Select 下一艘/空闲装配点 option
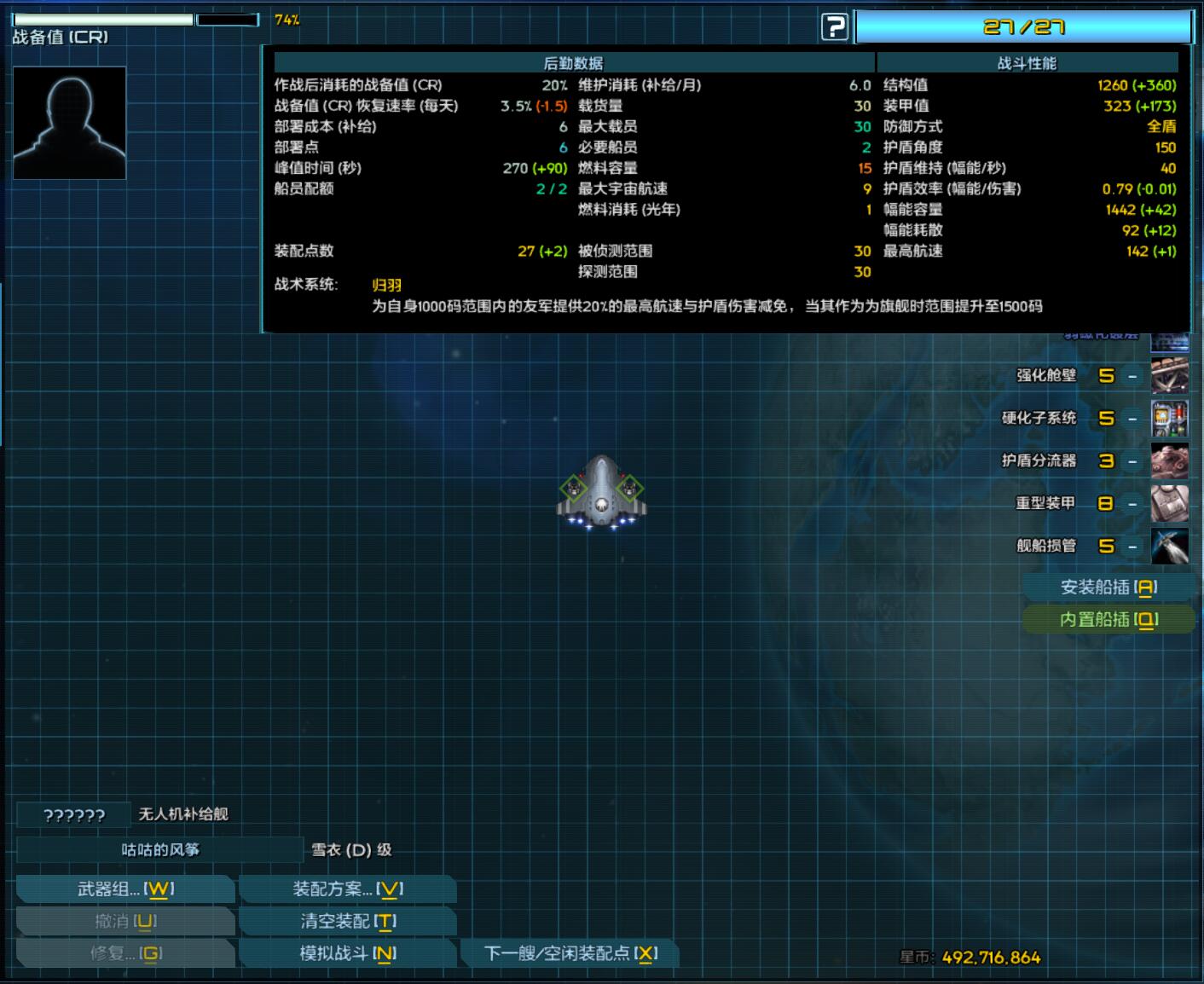This screenshot has height=984, width=1204. pos(570,954)
